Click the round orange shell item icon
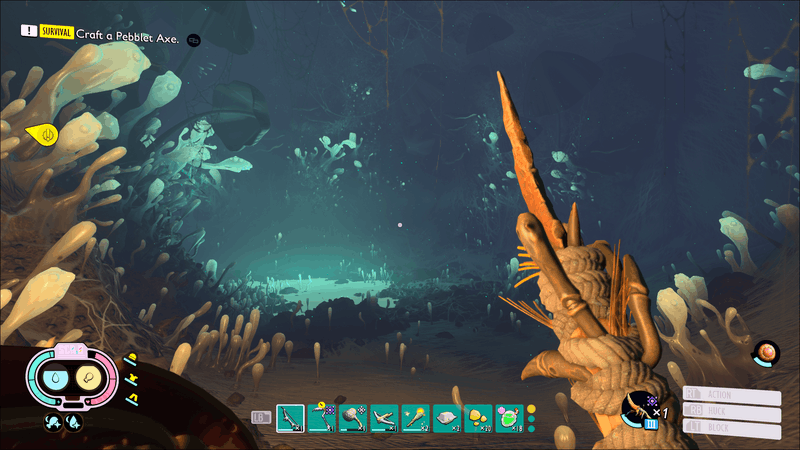Viewport: 800px width, 450px height. (x=768, y=352)
